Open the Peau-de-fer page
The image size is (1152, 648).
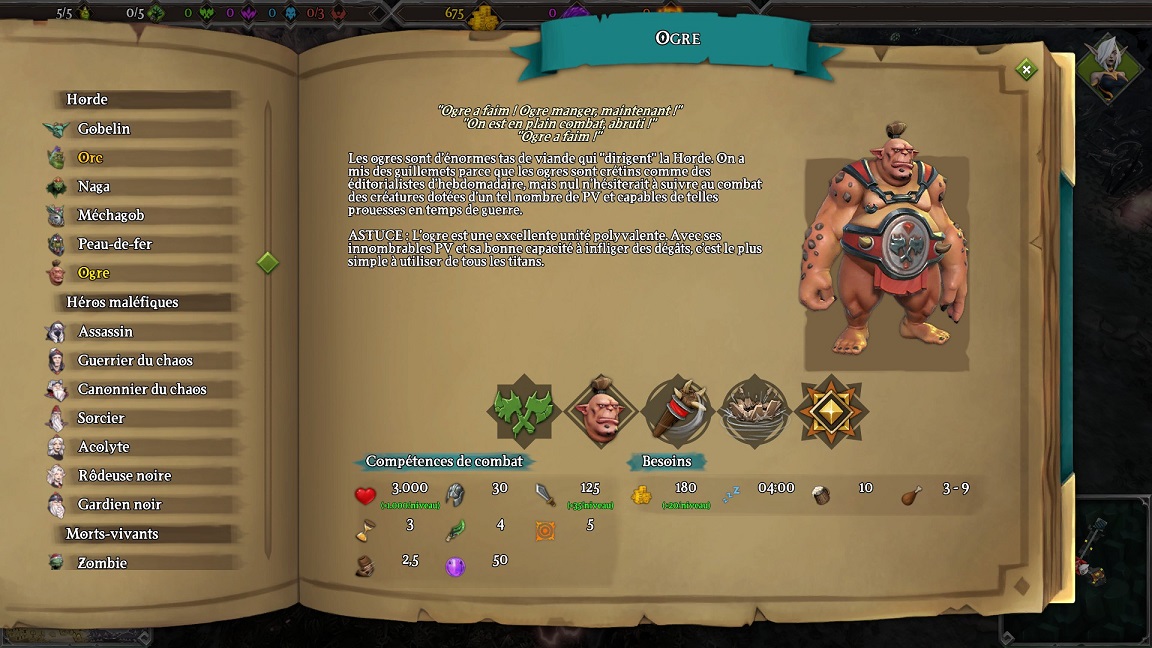pyautogui.click(x=114, y=245)
